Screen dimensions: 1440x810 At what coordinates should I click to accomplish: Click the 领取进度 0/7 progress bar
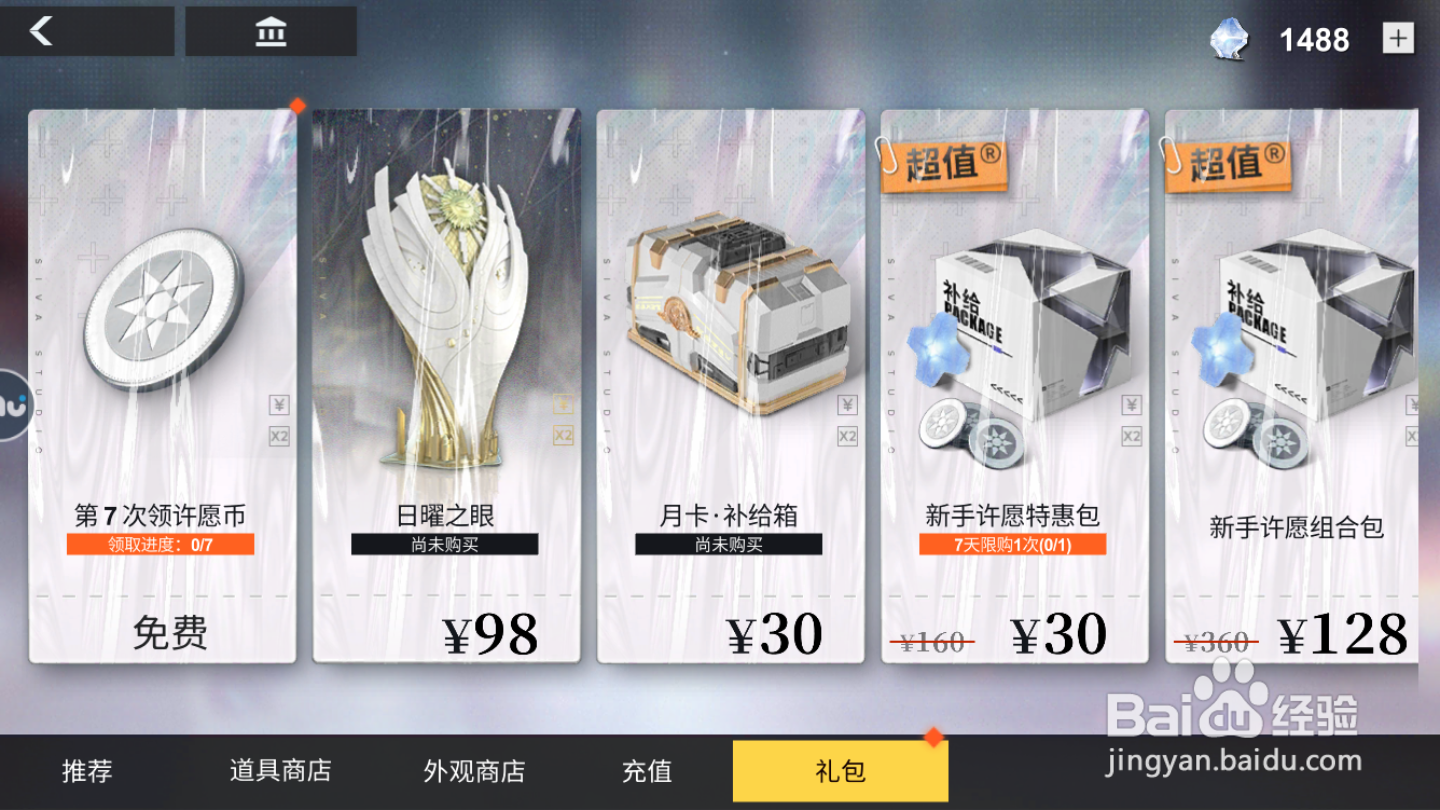[x=160, y=544]
